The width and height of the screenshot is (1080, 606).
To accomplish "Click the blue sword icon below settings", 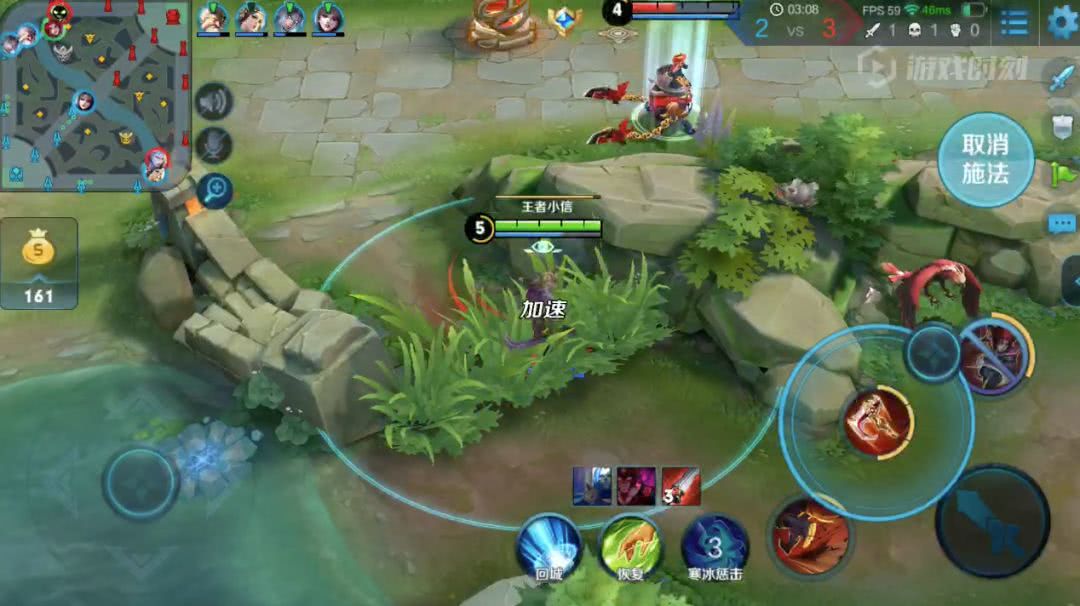I will click(x=1061, y=77).
